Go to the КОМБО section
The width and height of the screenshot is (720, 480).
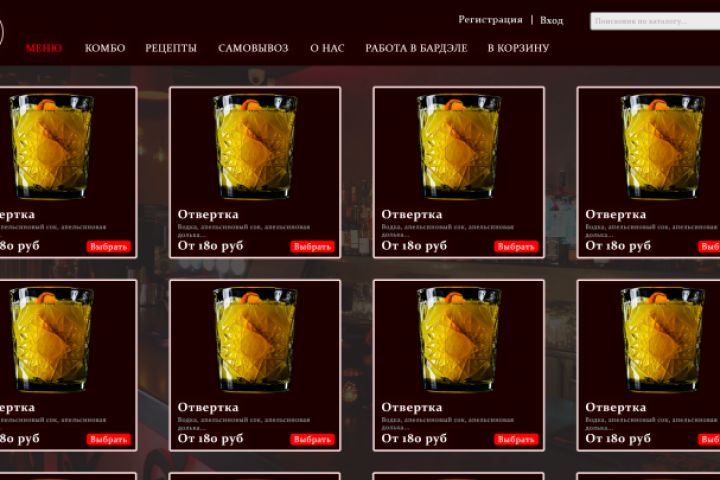click(x=105, y=48)
